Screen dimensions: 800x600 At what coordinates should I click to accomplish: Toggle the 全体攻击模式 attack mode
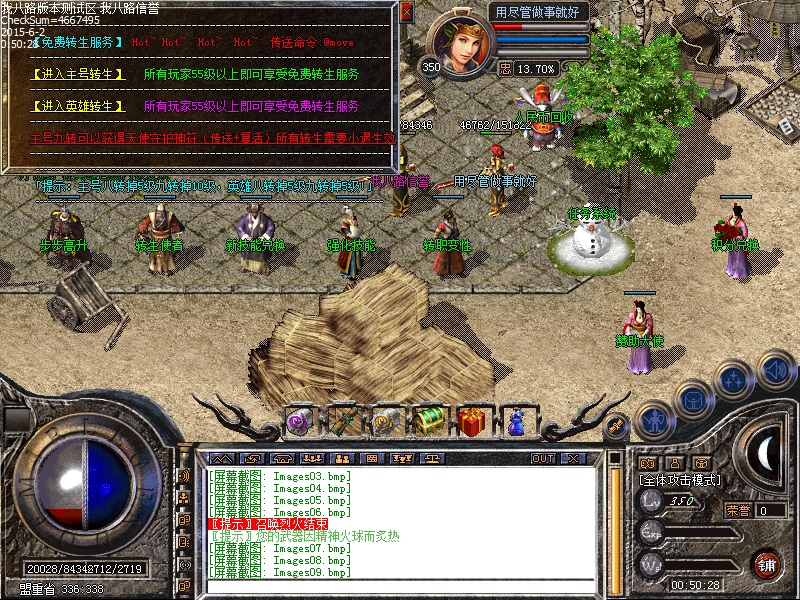(680, 480)
